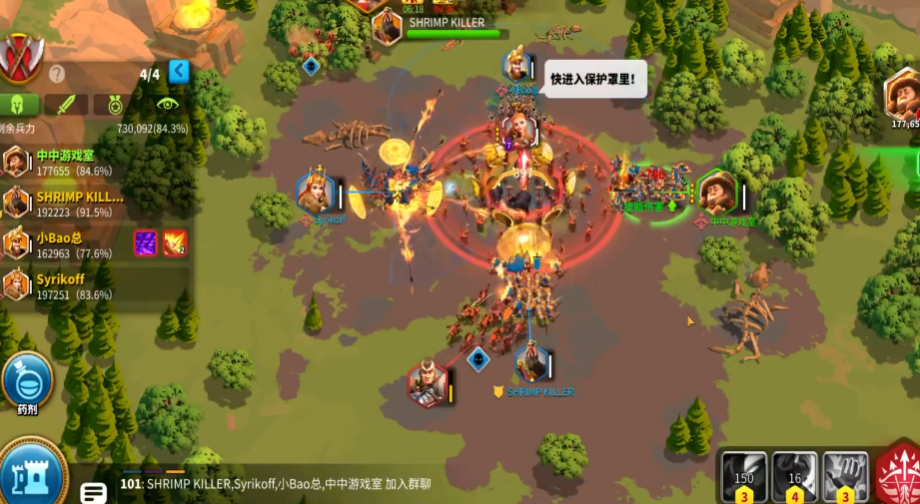Image resolution: width=920 pixels, height=504 pixels.
Task: Select 小Bao总's purple debuff icon
Action: point(146,243)
